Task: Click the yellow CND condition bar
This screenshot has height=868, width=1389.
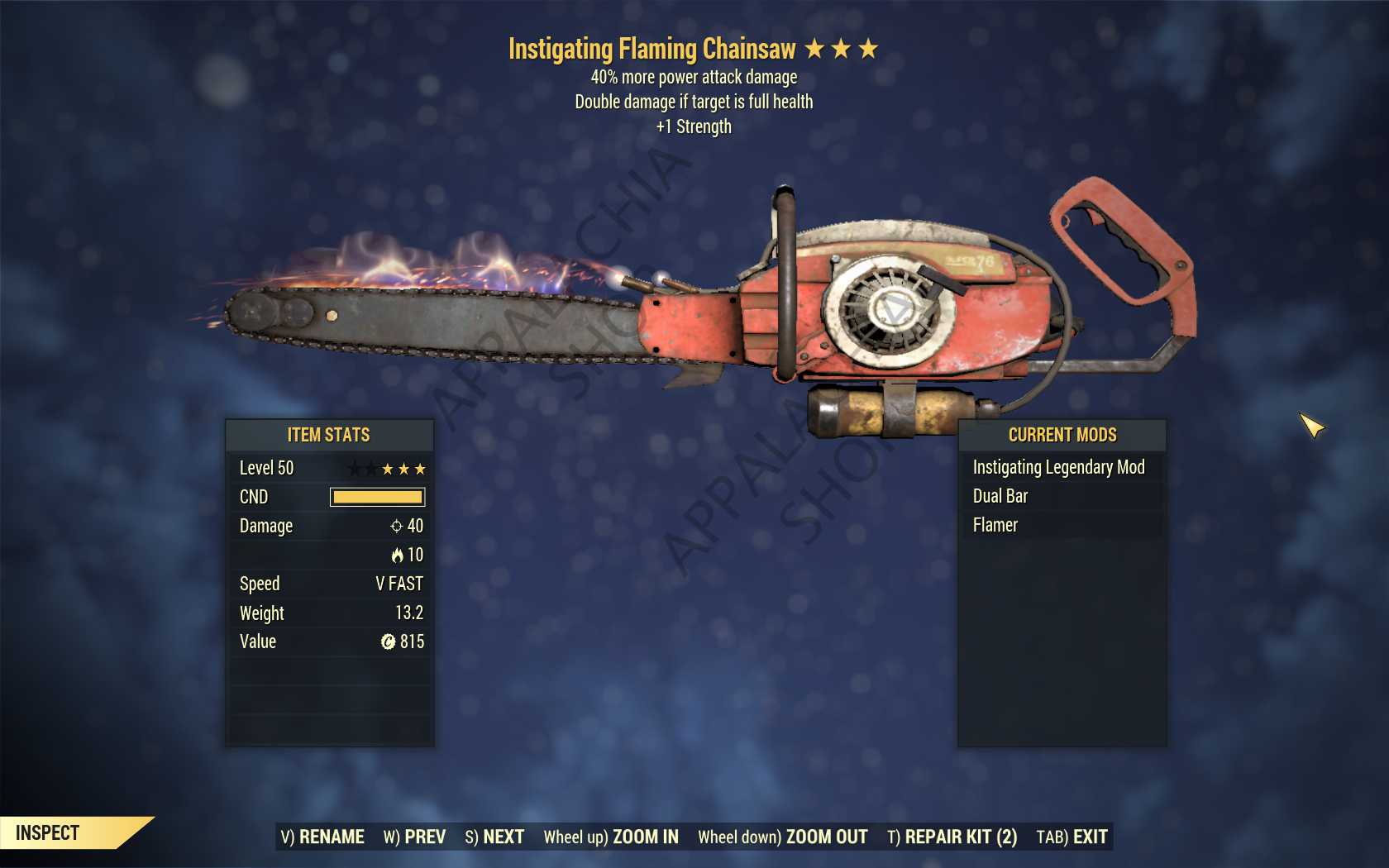Action: point(377,497)
